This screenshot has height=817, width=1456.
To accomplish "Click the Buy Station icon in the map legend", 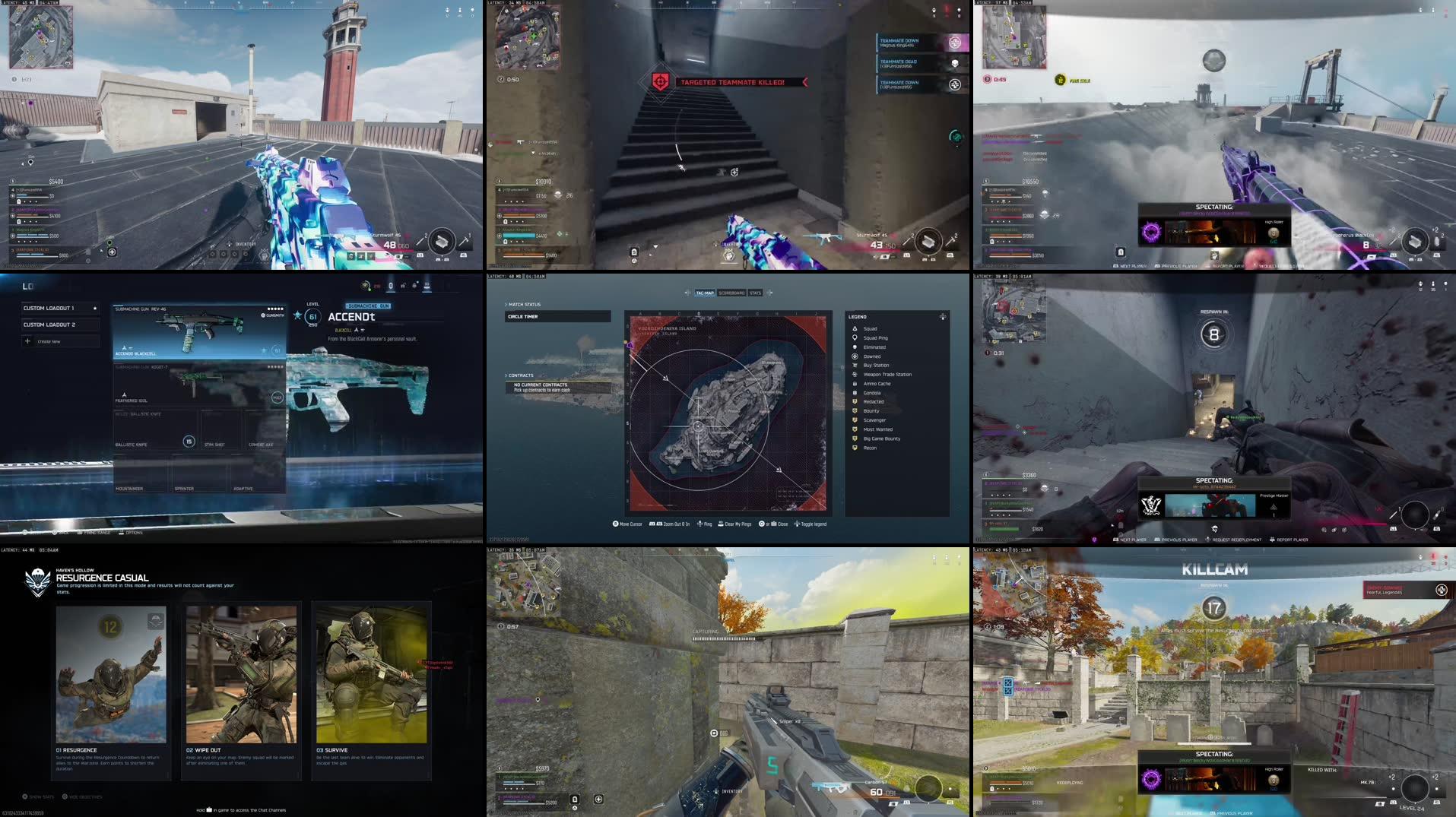I will 854,365.
